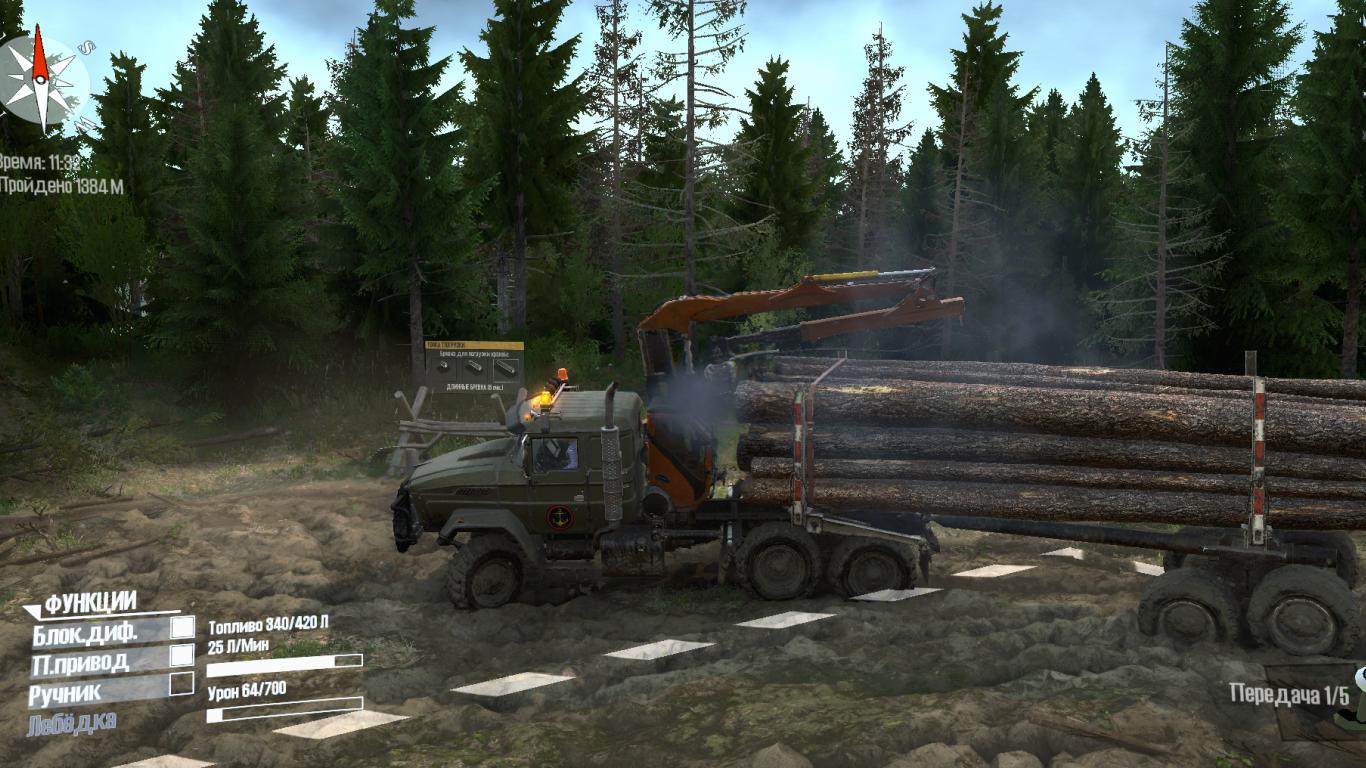Toggle the Блок.диф. differential lock
The width and height of the screenshot is (1366, 768).
click(182, 628)
